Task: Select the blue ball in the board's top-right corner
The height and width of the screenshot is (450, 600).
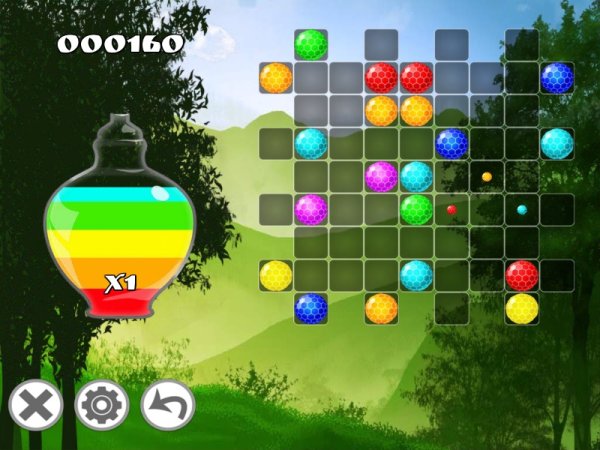Action: click(x=556, y=77)
